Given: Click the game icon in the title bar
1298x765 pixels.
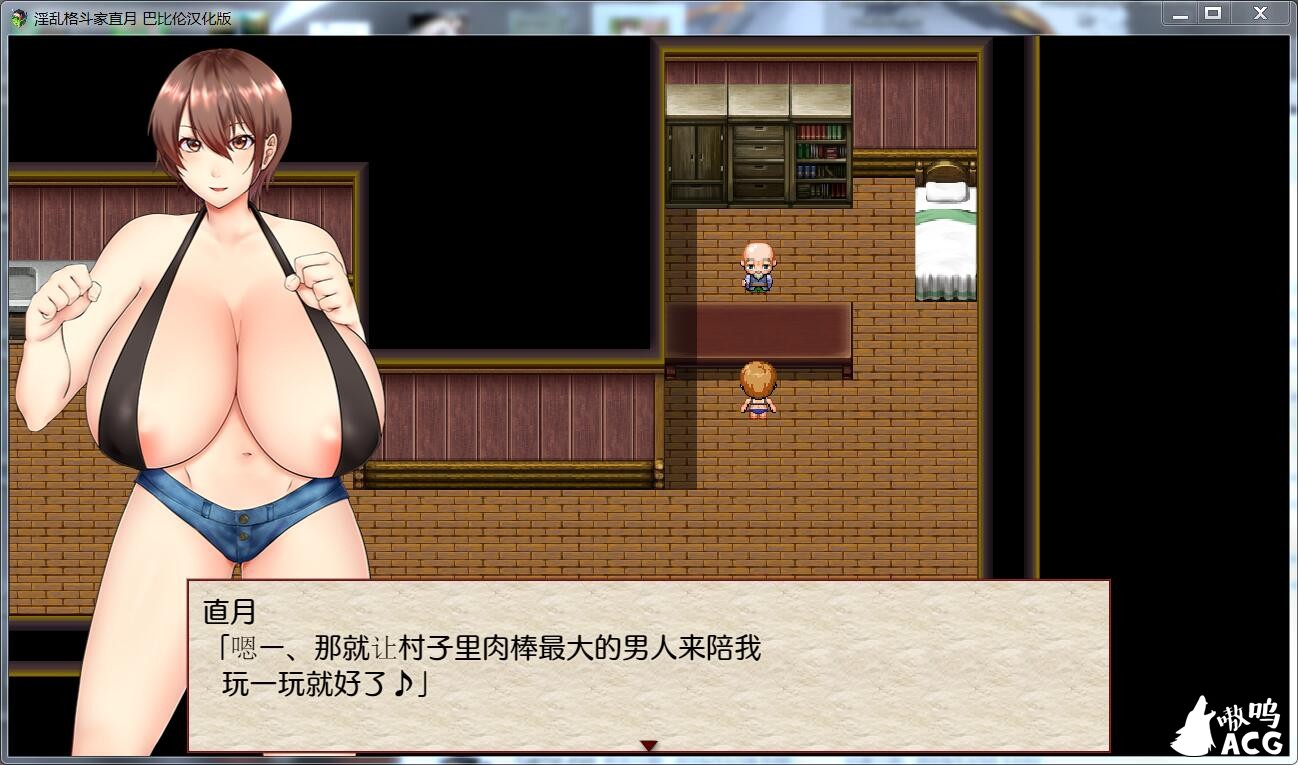Looking at the screenshot, I should (20, 14).
